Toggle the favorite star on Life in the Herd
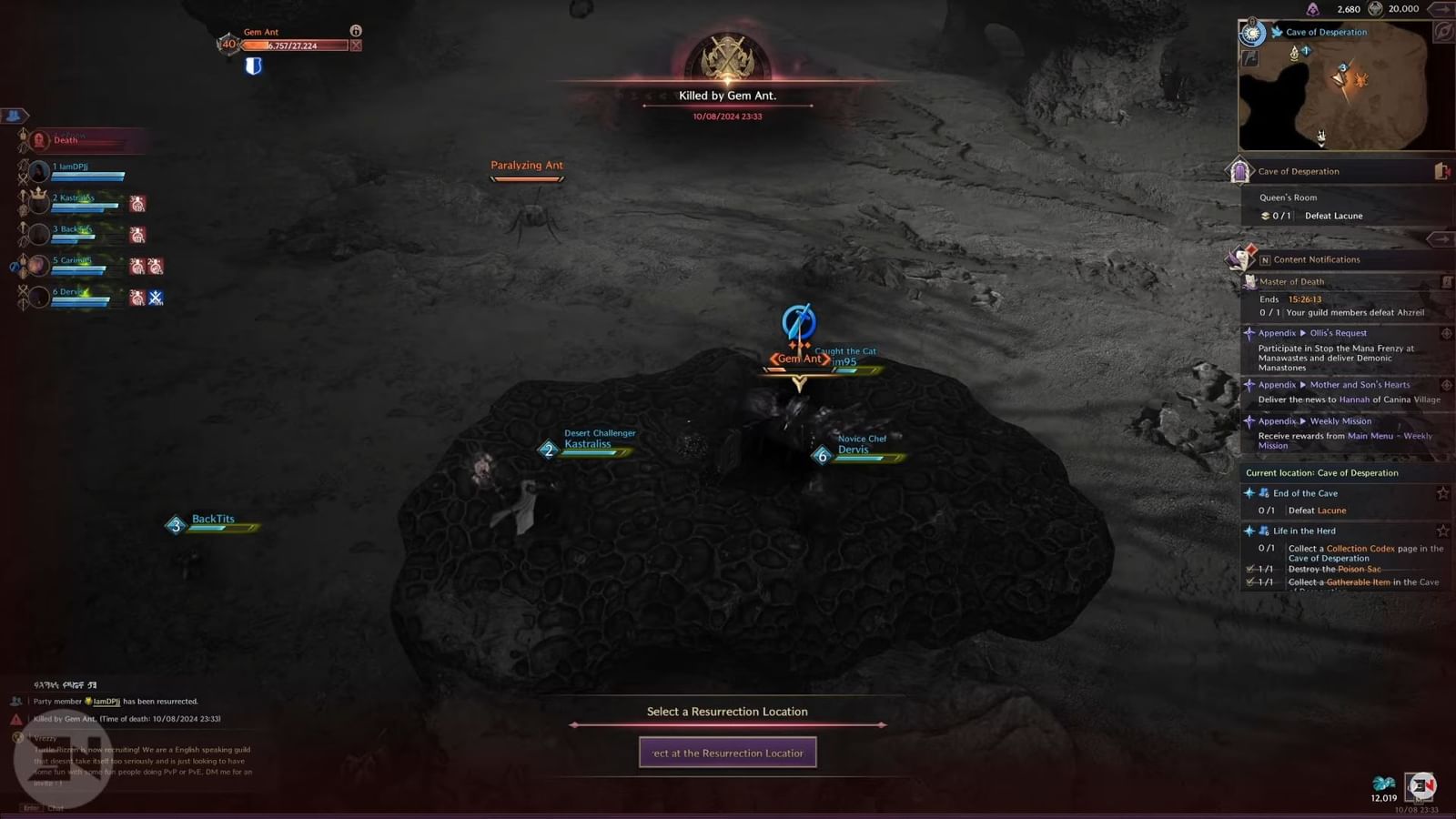This screenshot has height=819, width=1456. point(1442,531)
